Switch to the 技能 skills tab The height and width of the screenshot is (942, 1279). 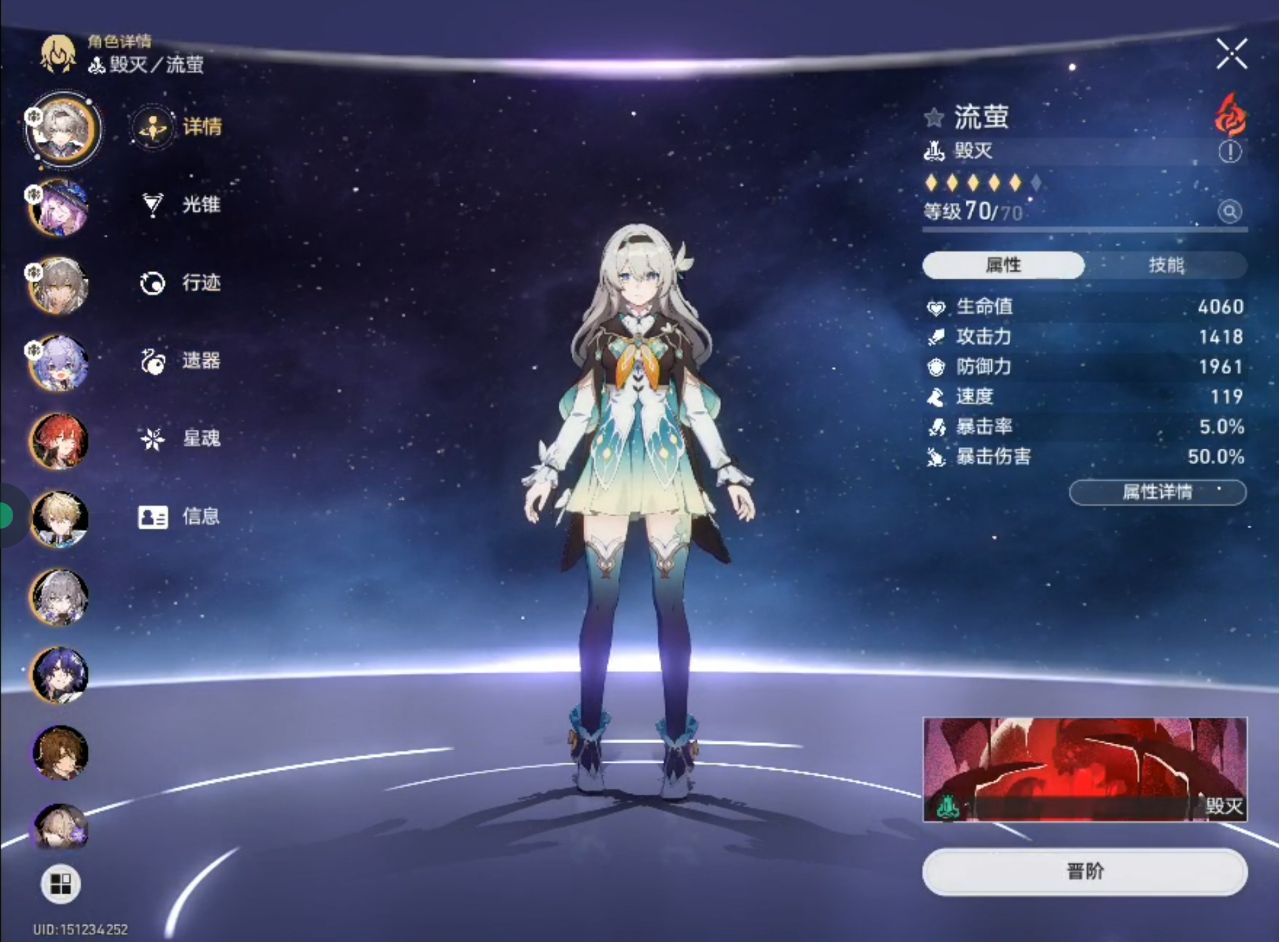(1166, 265)
